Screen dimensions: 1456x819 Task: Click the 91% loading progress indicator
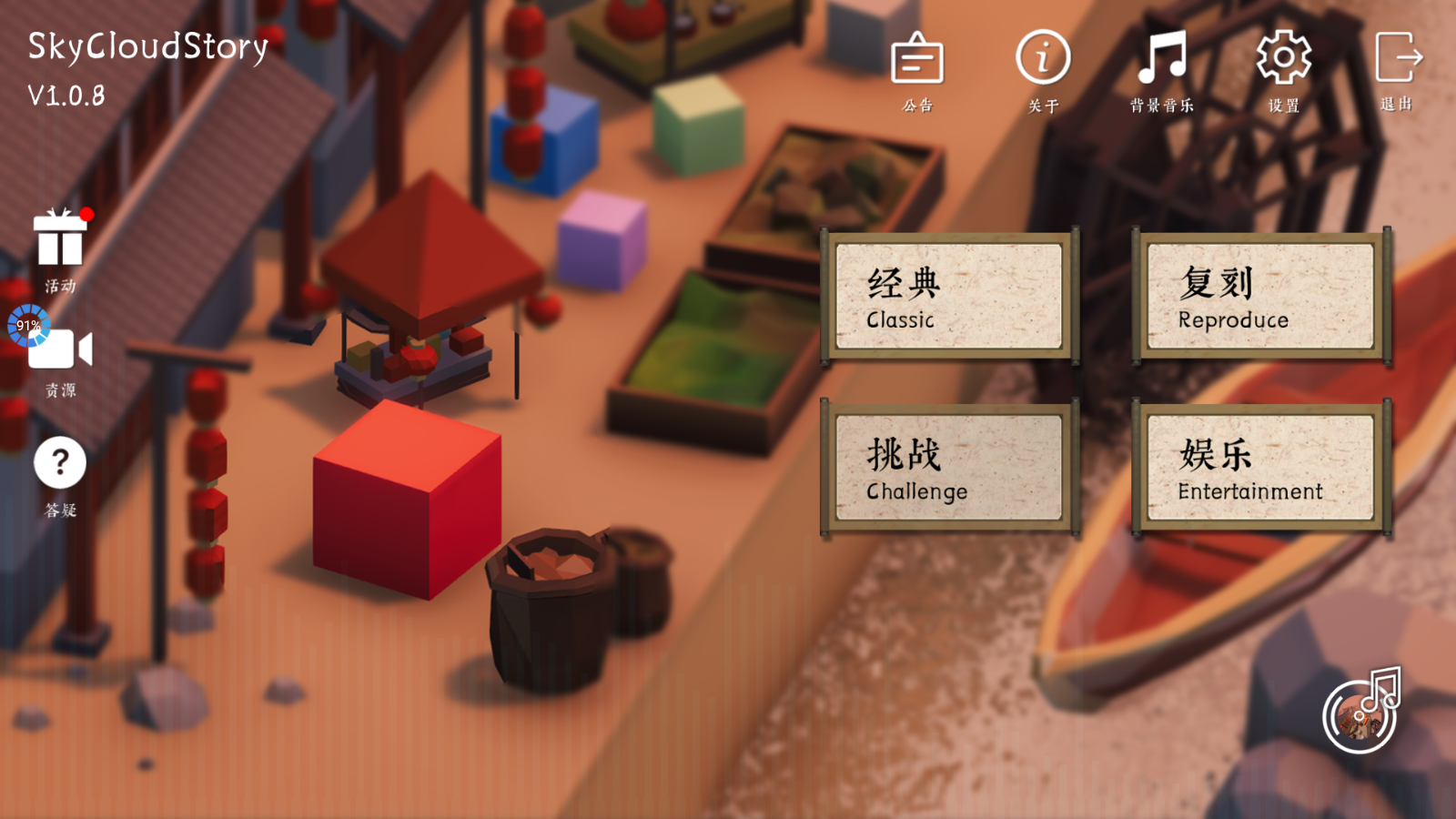(x=29, y=326)
